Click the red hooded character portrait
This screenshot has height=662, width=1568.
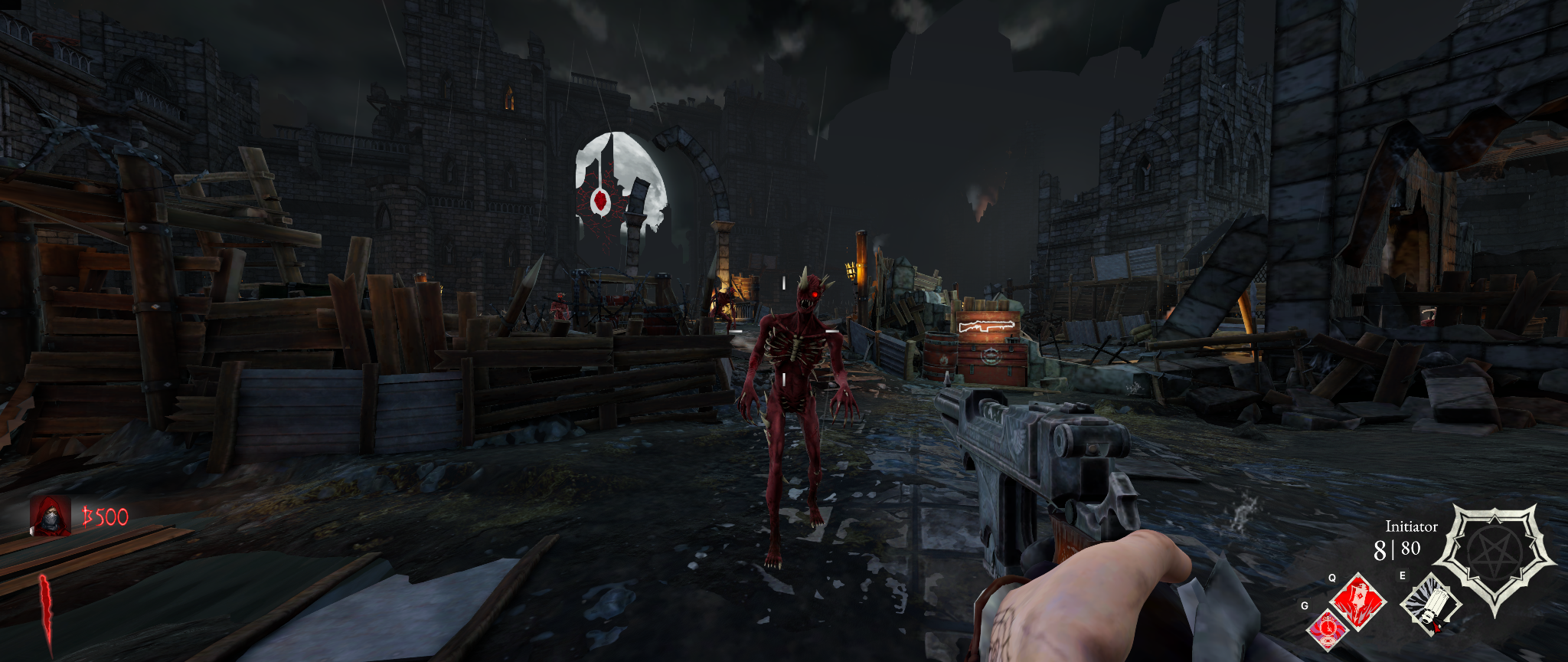coord(51,516)
